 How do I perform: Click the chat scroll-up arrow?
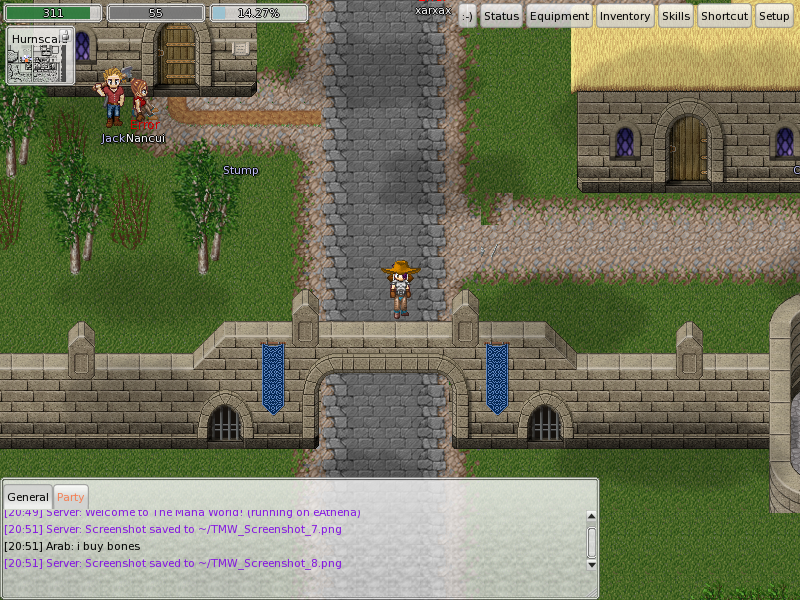591,516
